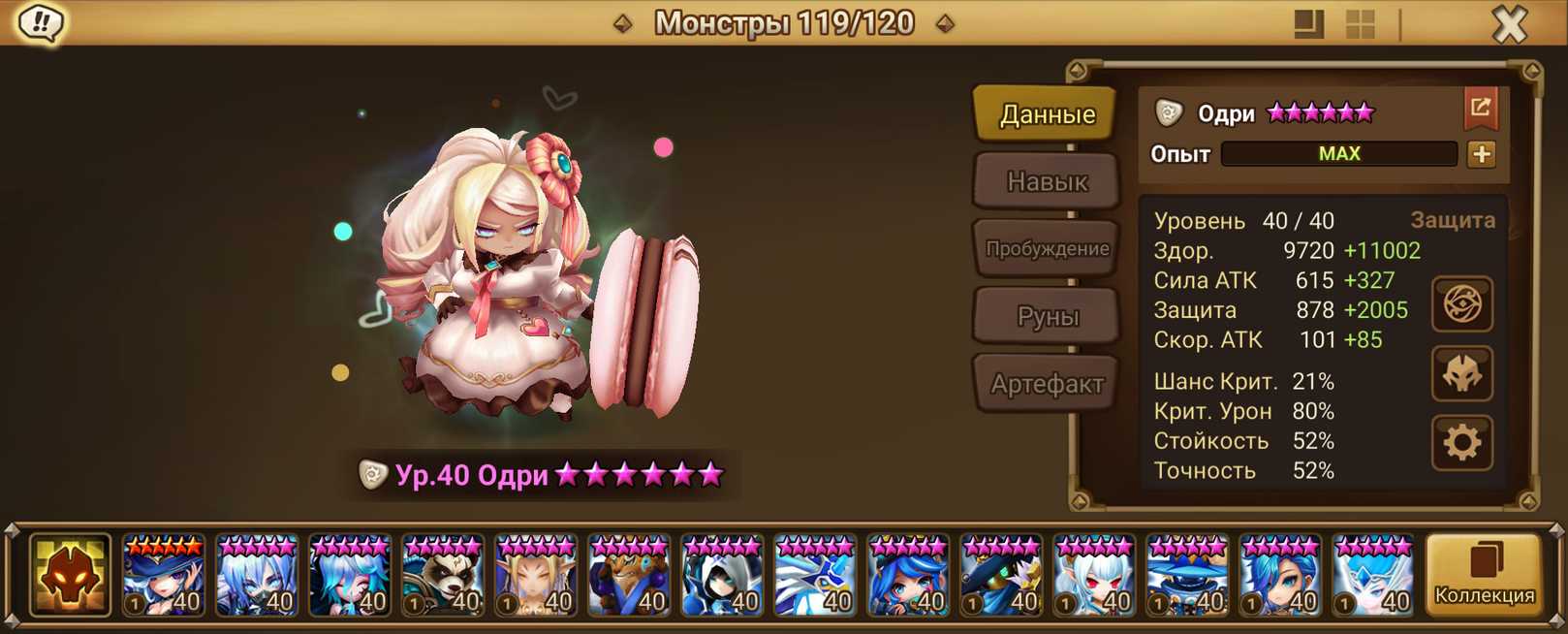Screen dimensions: 1568x634
Task: Open the Данные tab
Action: [x=1047, y=114]
